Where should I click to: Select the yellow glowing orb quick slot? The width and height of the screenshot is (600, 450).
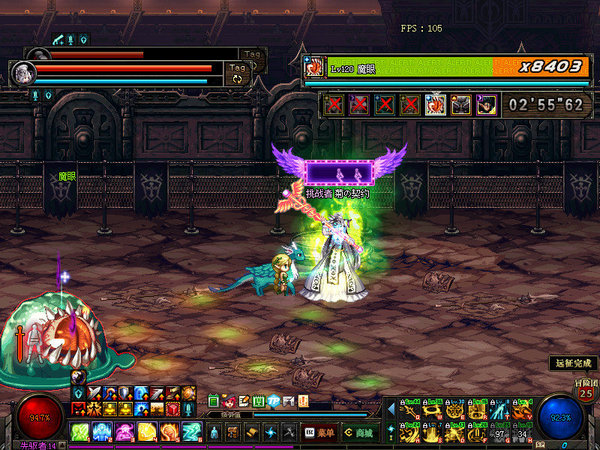tap(147, 432)
